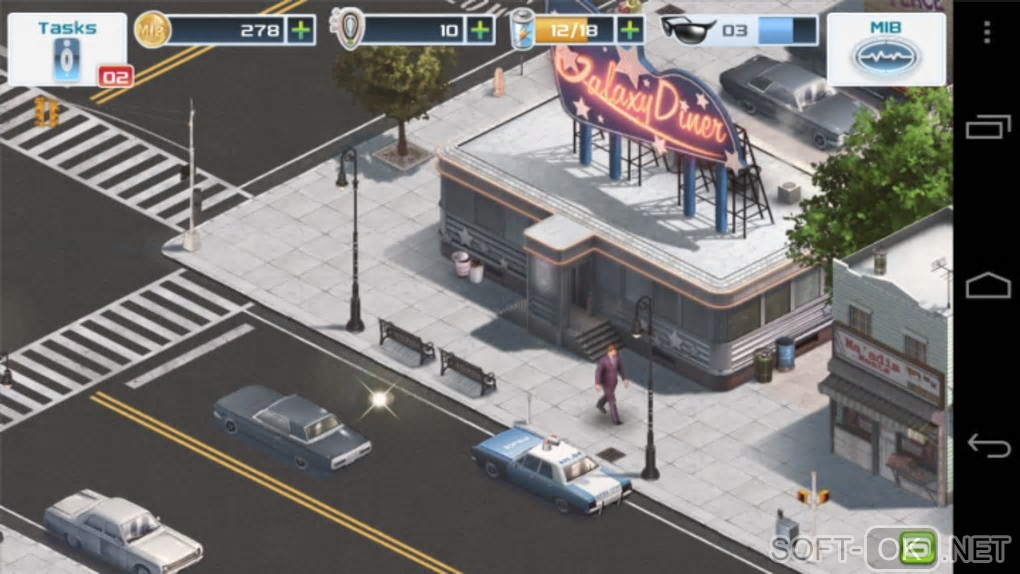The height and width of the screenshot is (574, 1020).
Task: Tap the Android back arrow
Action: tap(986, 443)
